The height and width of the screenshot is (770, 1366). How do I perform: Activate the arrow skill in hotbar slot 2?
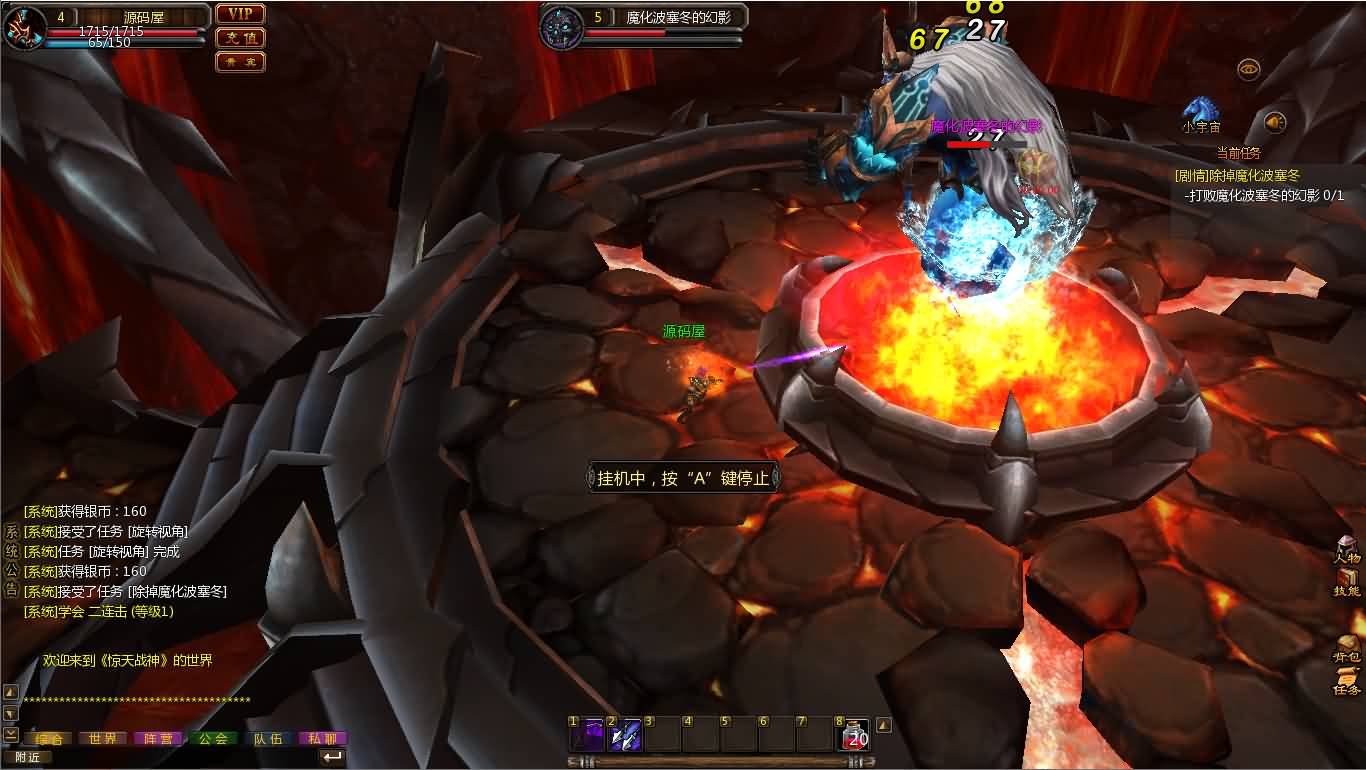click(625, 735)
